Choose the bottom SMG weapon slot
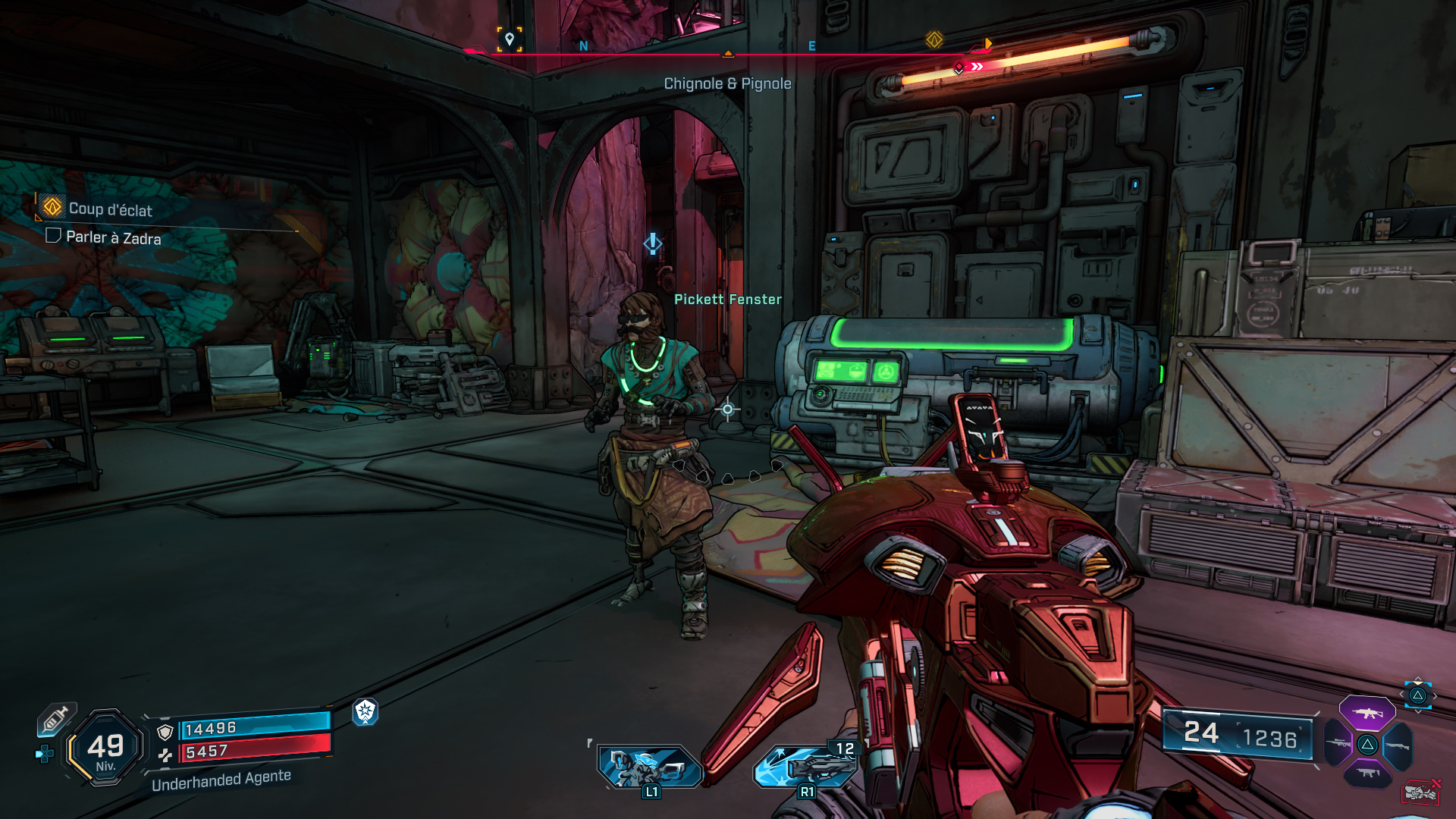This screenshot has width=1456, height=819. [1367, 773]
